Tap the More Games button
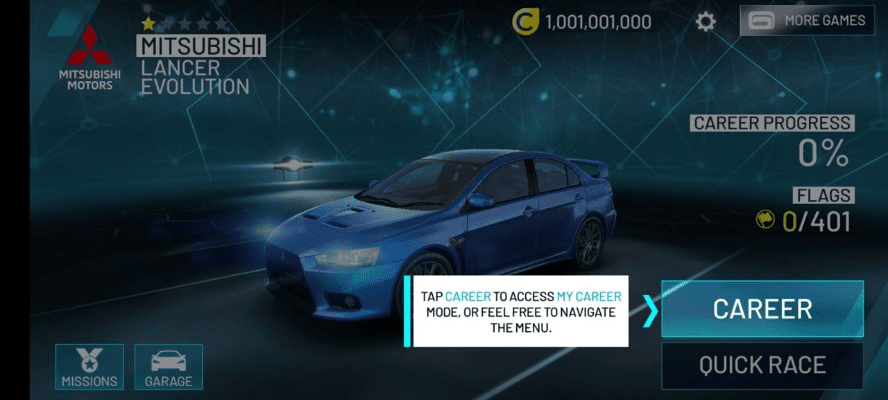The image size is (888, 400). point(807,20)
